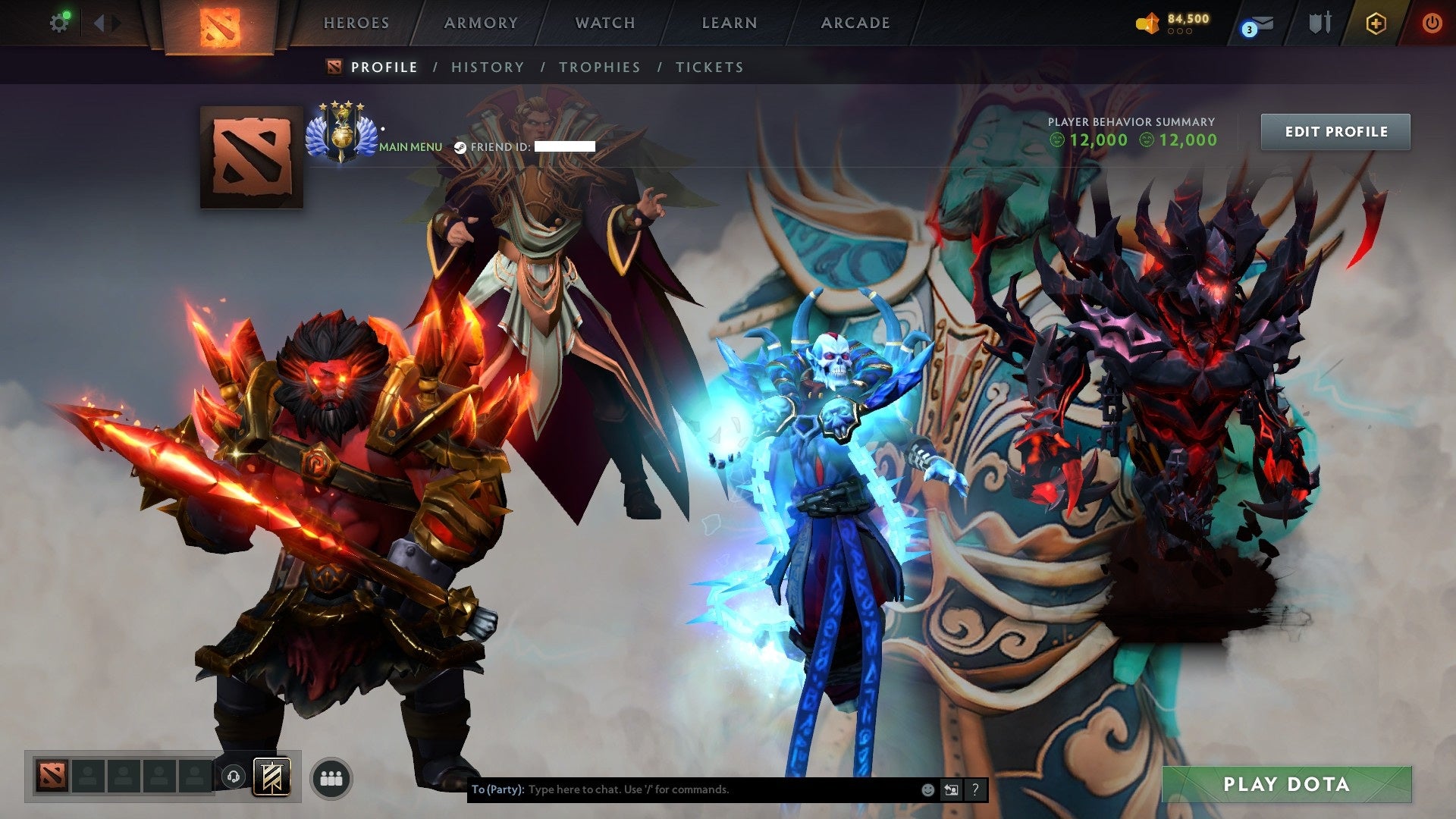Select the Armory shield-and-sword icon
This screenshot has height=819, width=1456.
(1321, 23)
